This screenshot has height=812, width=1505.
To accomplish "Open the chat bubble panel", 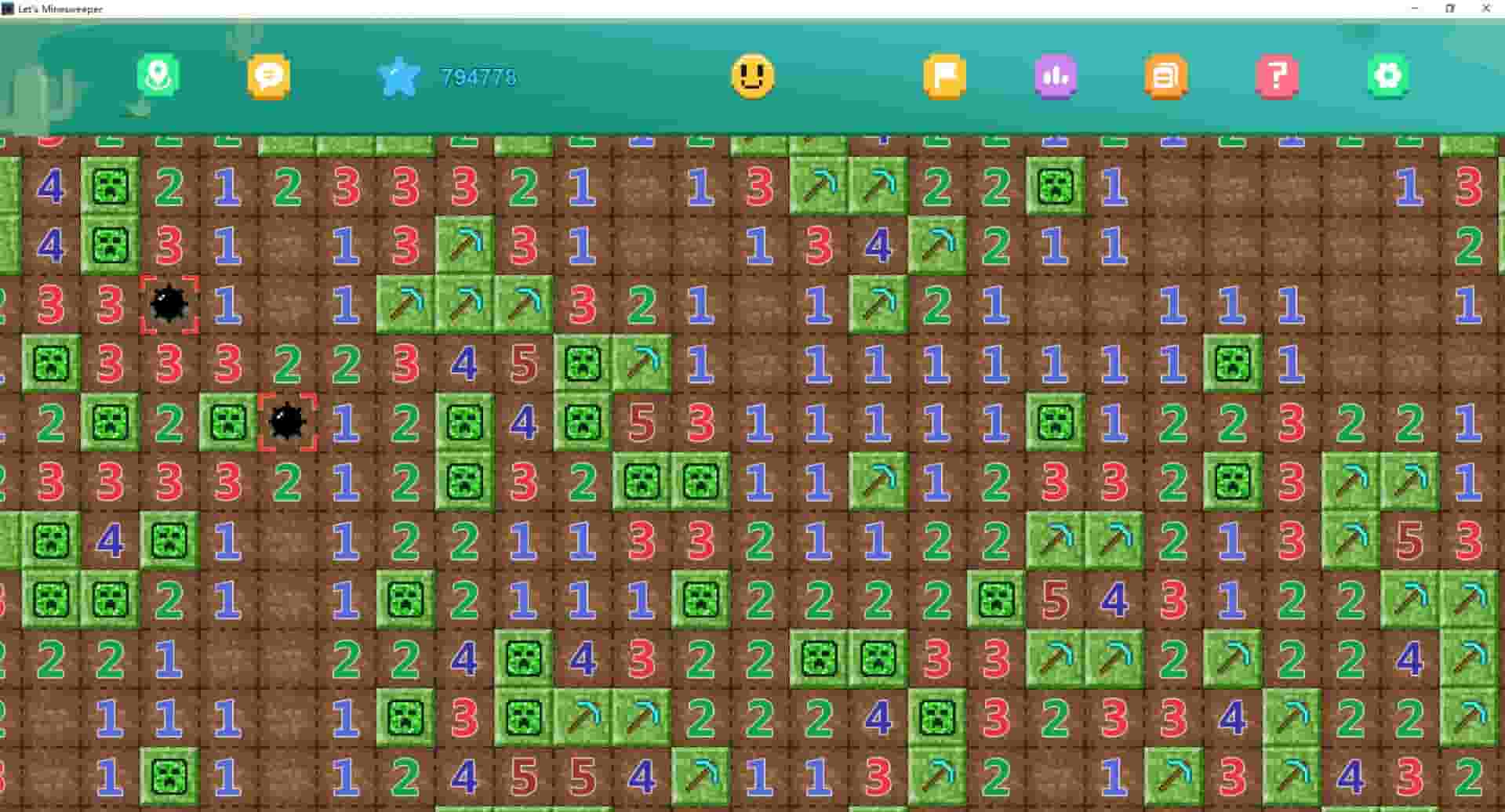I will 267,77.
